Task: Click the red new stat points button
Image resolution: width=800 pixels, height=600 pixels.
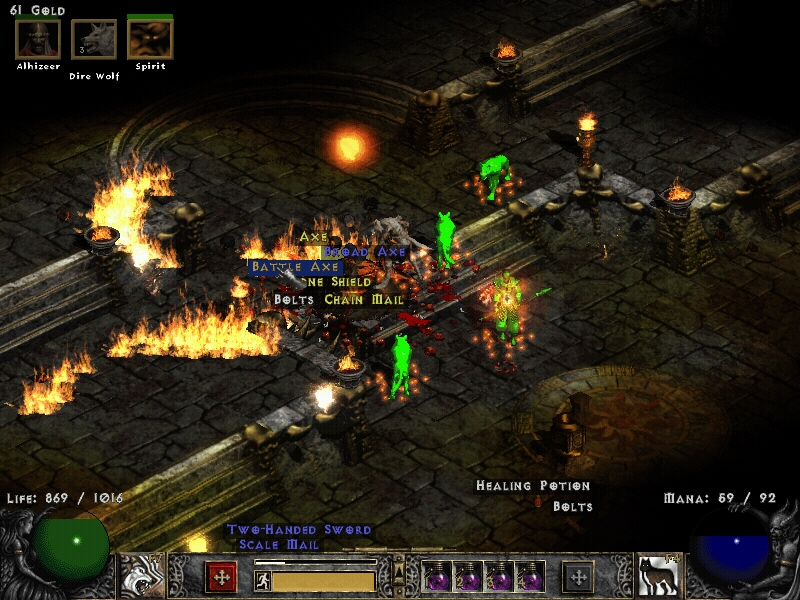Action: (221, 577)
